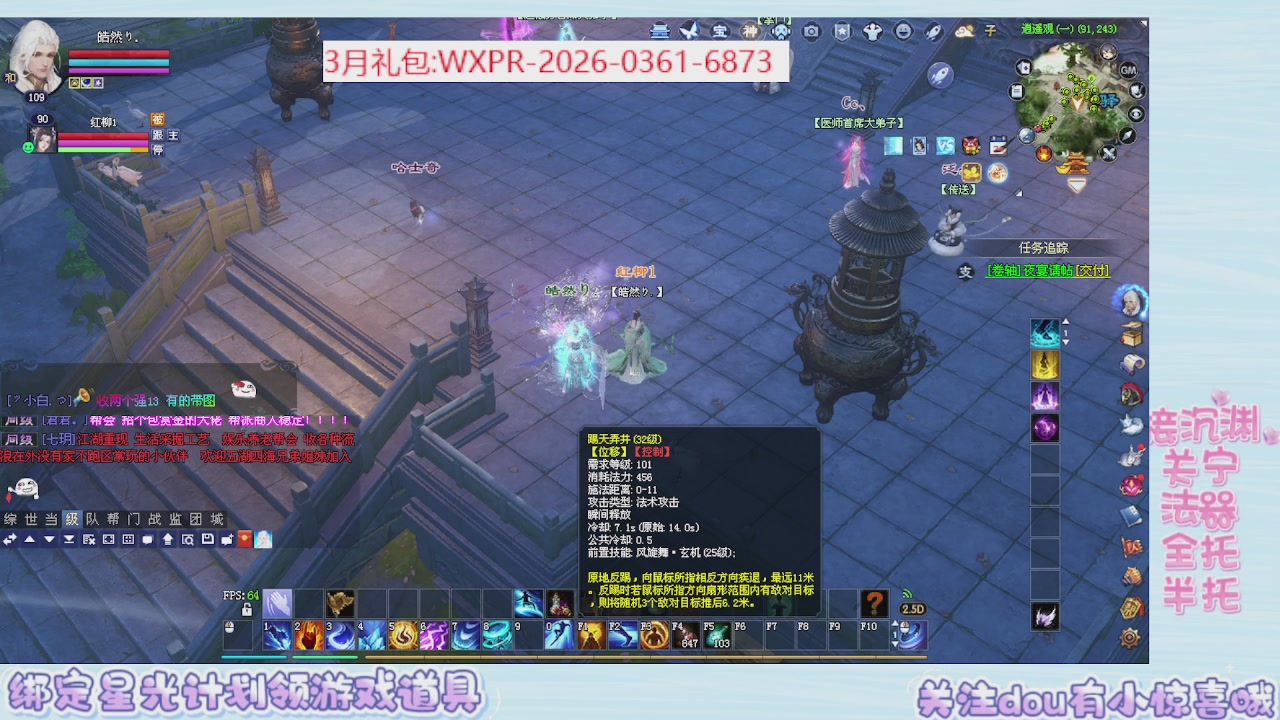The height and width of the screenshot is (720, 1280).
Task: Click the magnifier search icon in chat toolbar
Action: point(189,540)
